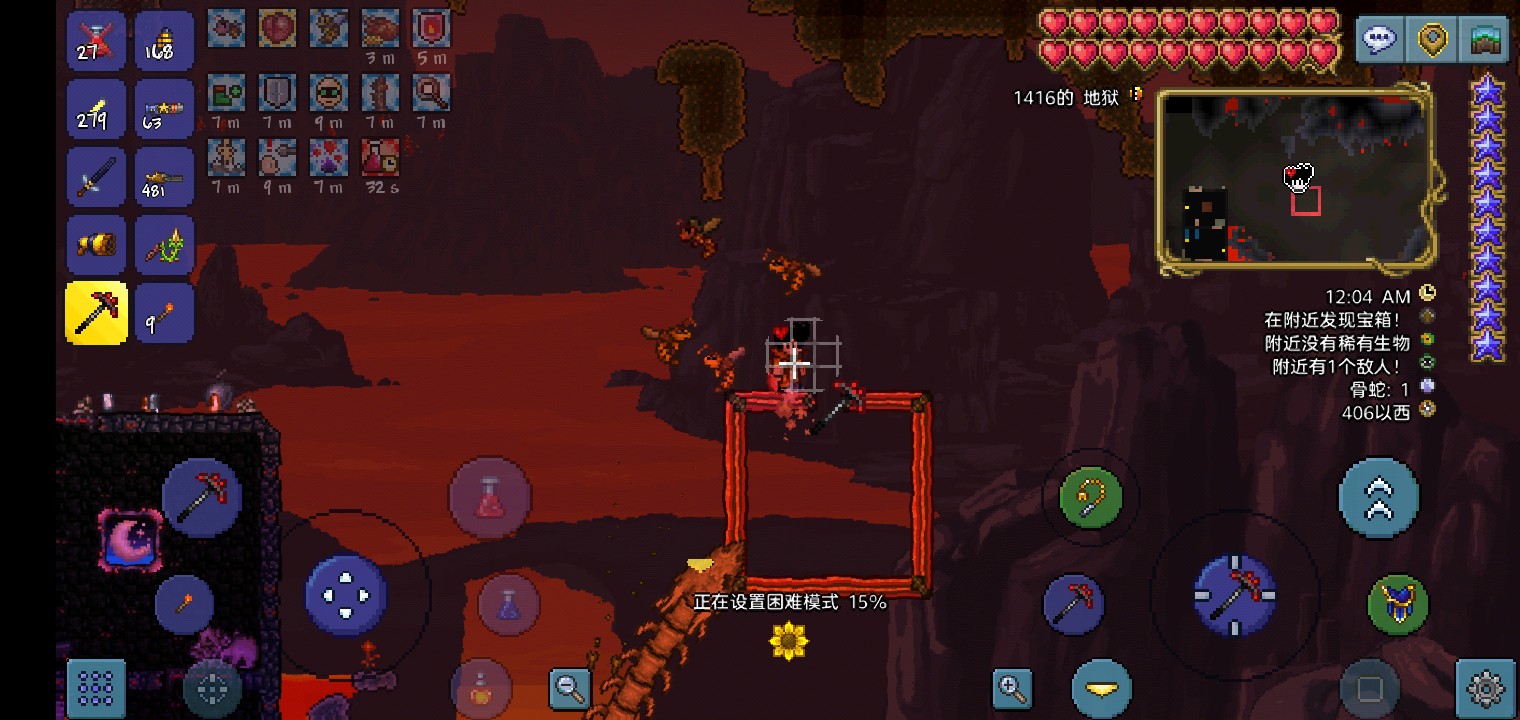Tap the double-arrow jump button
This screenshot has height=720, width=1520.
pos(1378,498)
